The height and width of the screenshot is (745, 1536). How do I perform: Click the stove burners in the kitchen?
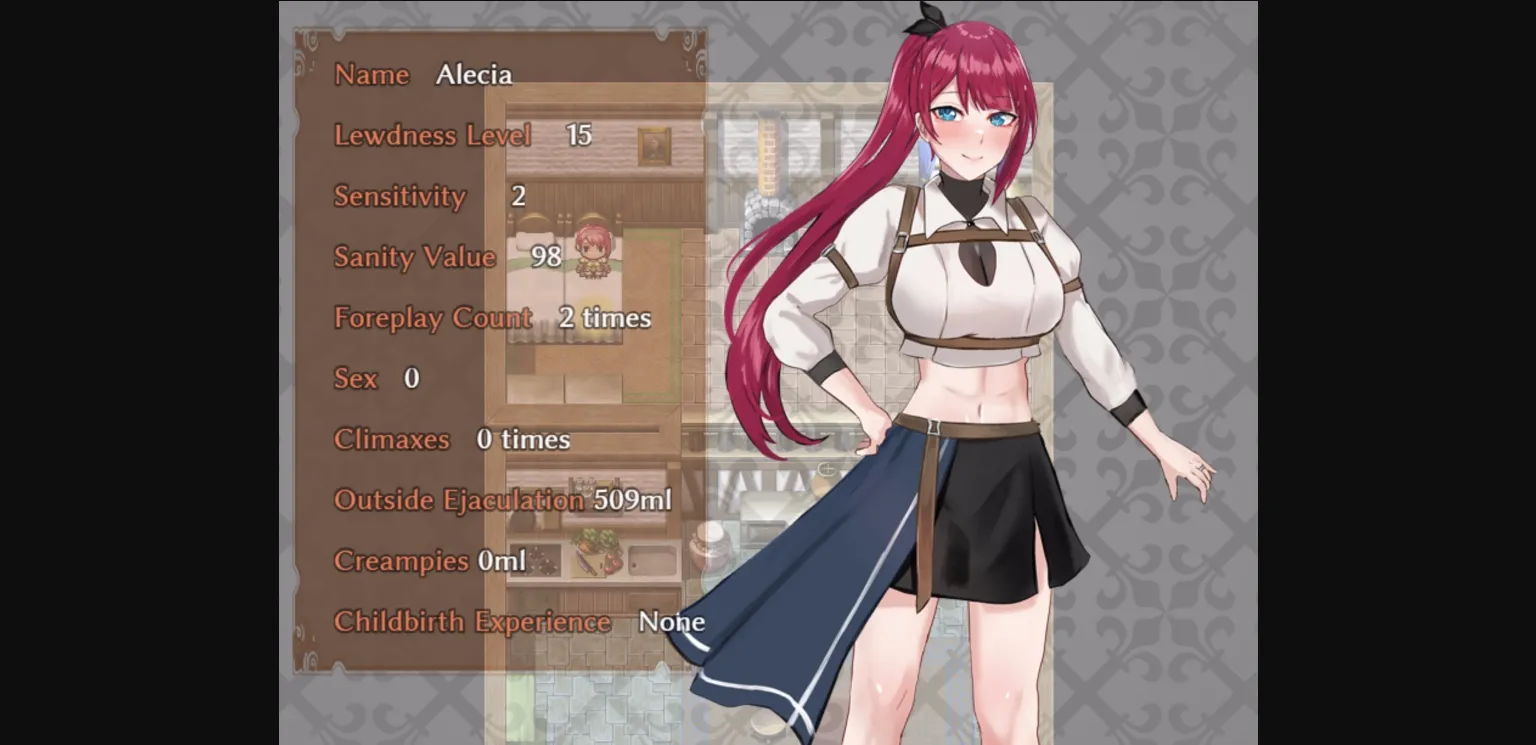[540, 560]
